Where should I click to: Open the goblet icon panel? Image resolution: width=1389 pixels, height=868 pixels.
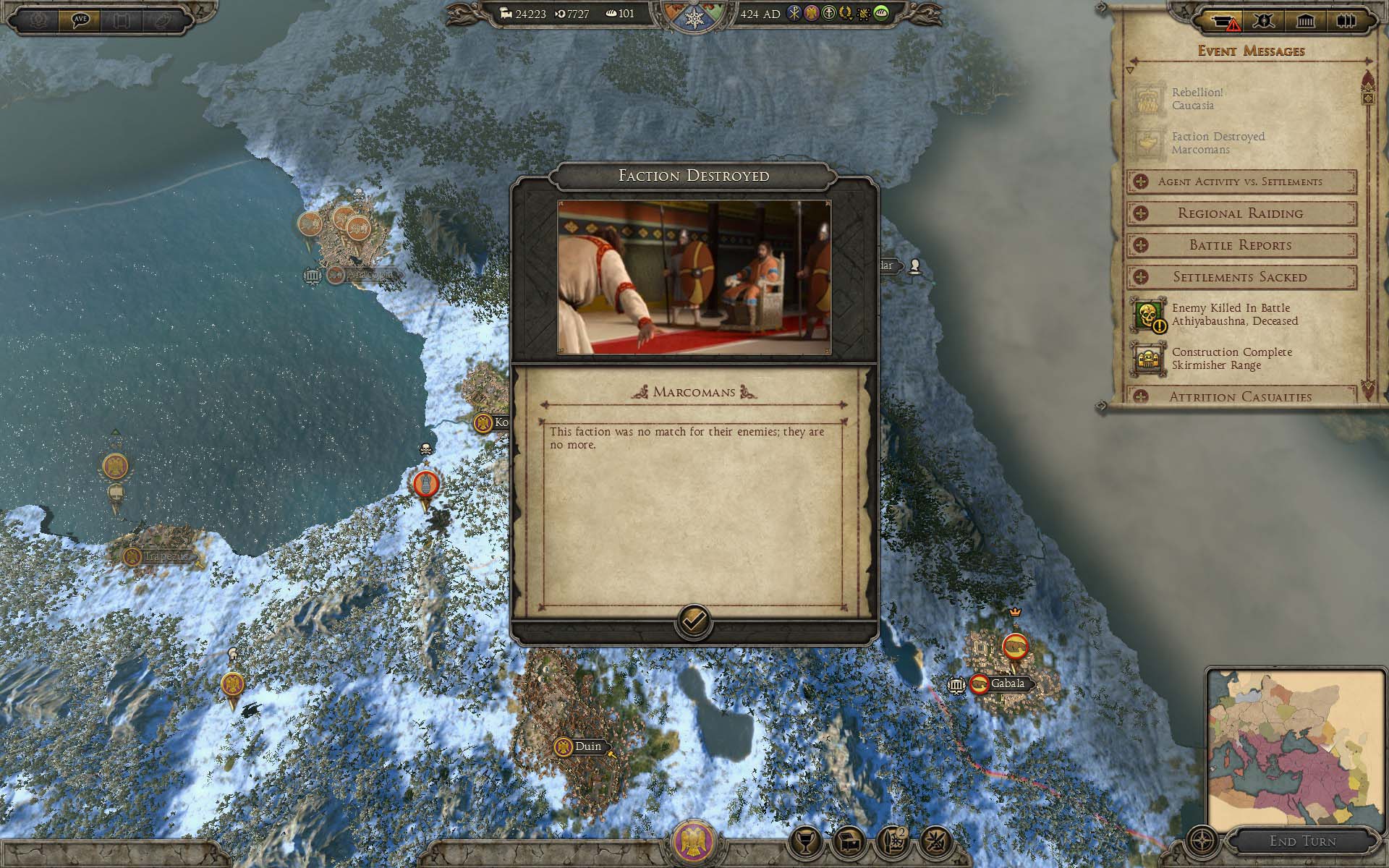pos(807,841)
